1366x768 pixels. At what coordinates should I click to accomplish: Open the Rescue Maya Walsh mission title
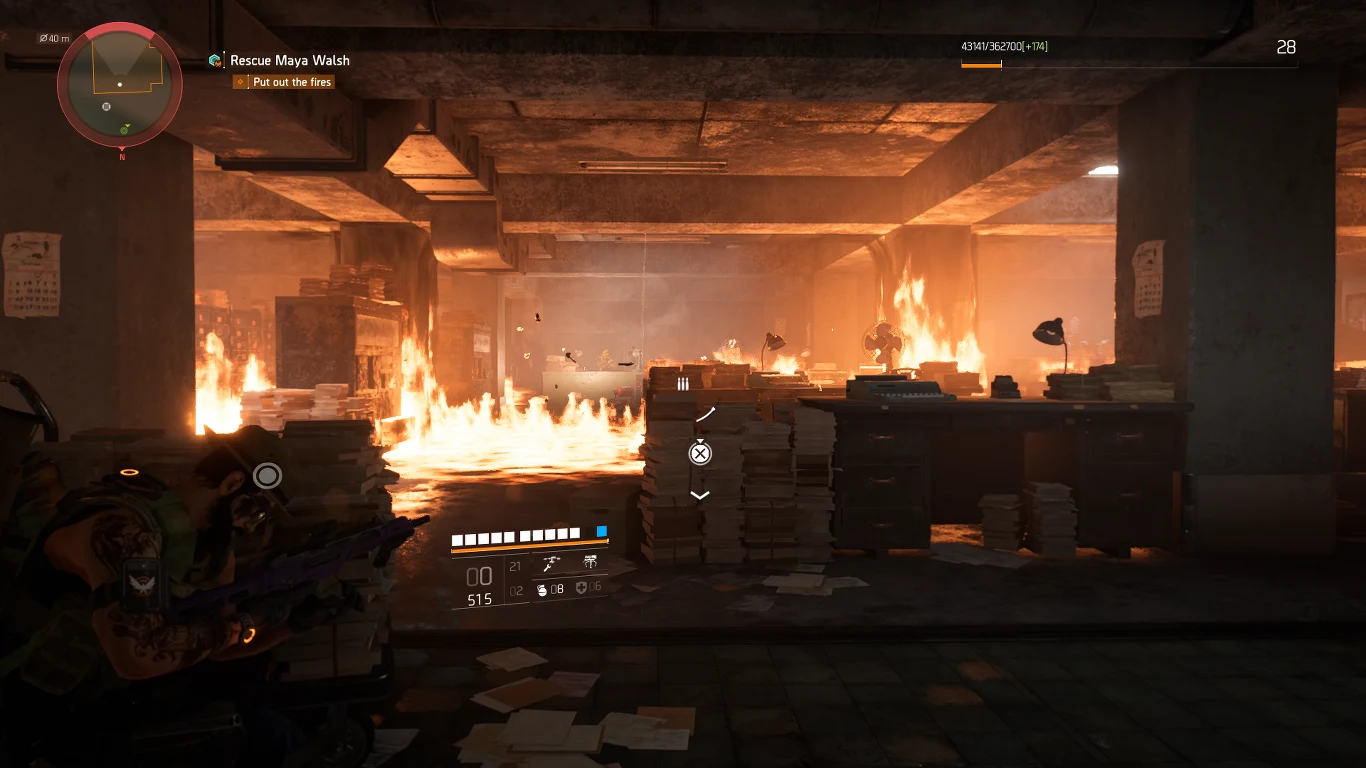[290, 60]
